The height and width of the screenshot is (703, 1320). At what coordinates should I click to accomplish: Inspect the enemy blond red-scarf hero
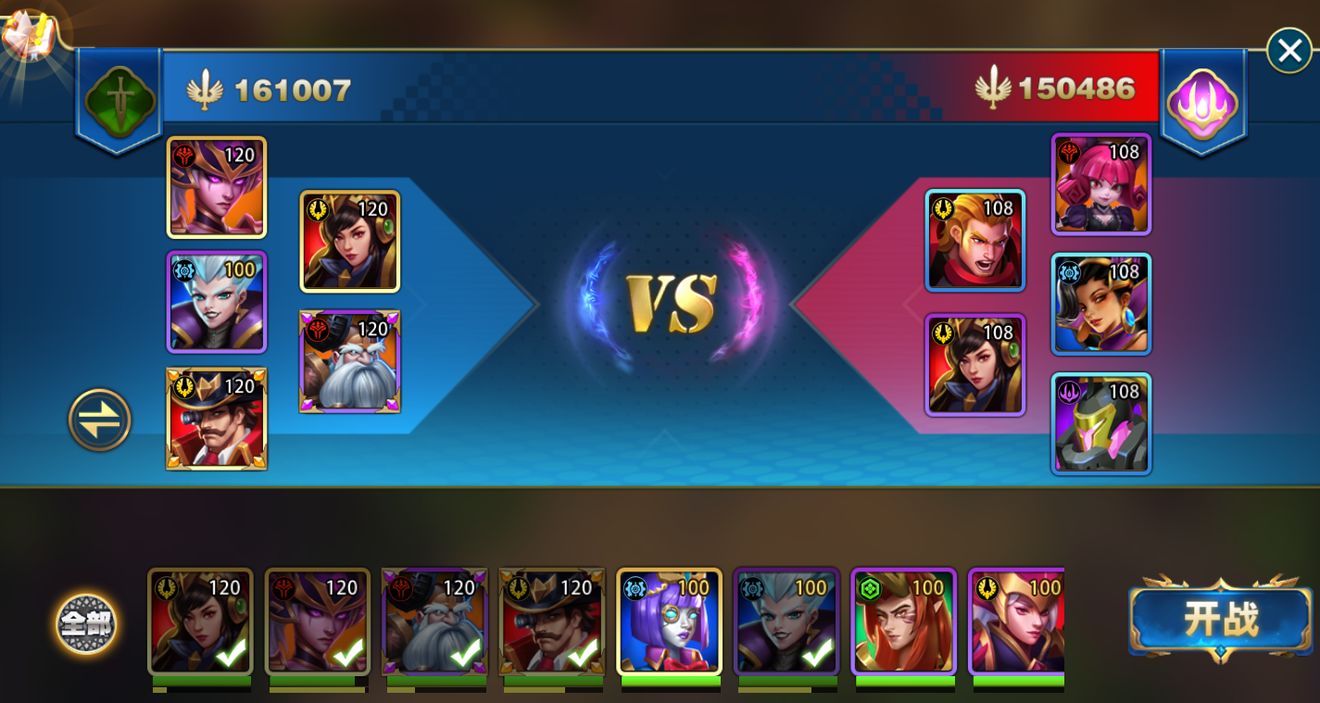[x=975, y=240]
